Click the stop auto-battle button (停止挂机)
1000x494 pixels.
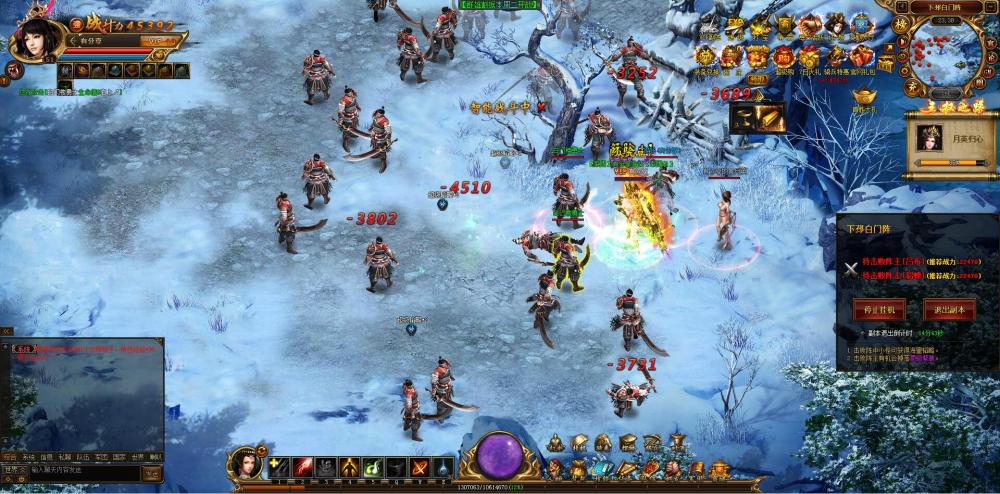pyautogui.click(x=879, y=309)
